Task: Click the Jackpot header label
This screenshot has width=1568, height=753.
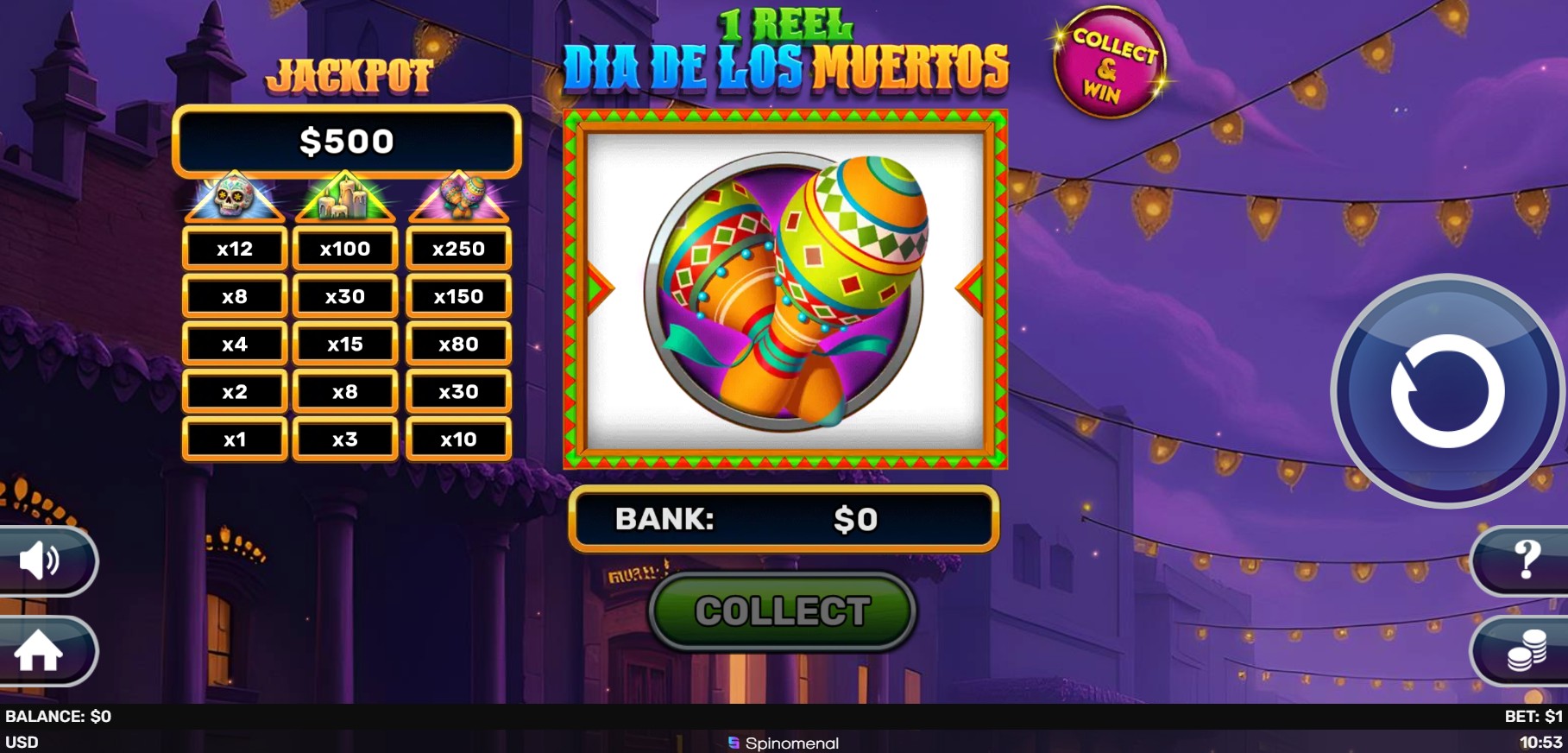Action: coord(348,74)
